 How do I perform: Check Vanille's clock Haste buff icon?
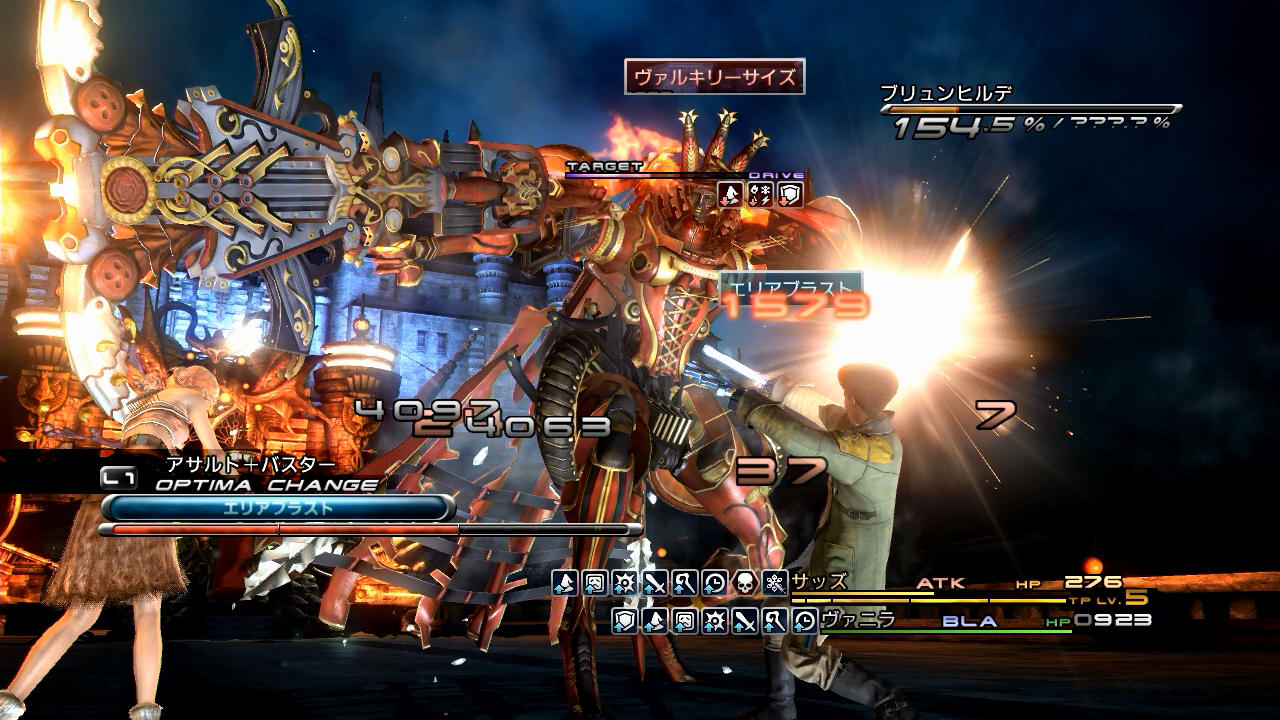[805, 621]
